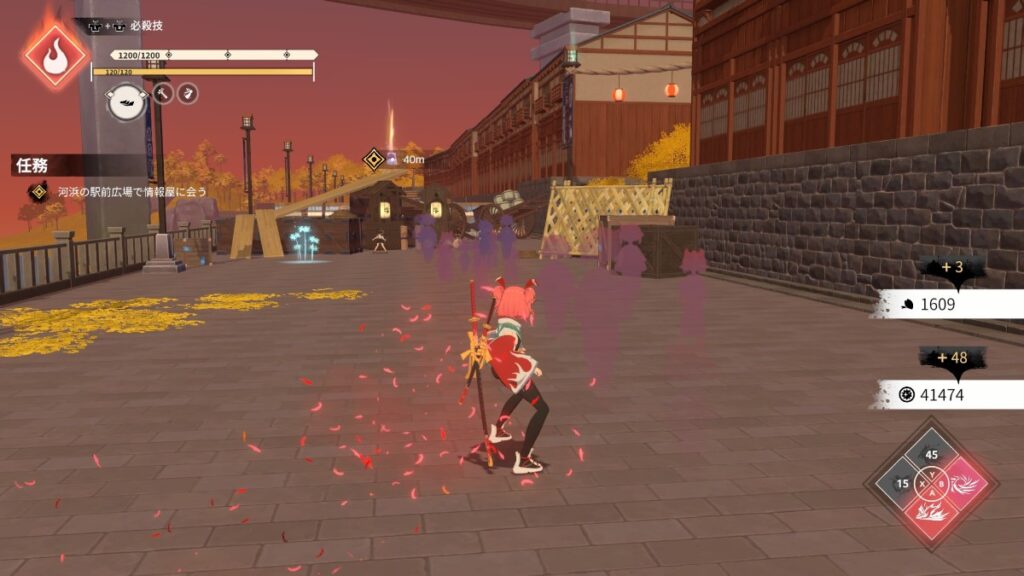Activate the ground flames skill tile
Viewport: 1024px width, 576px height.
[932, 516]
